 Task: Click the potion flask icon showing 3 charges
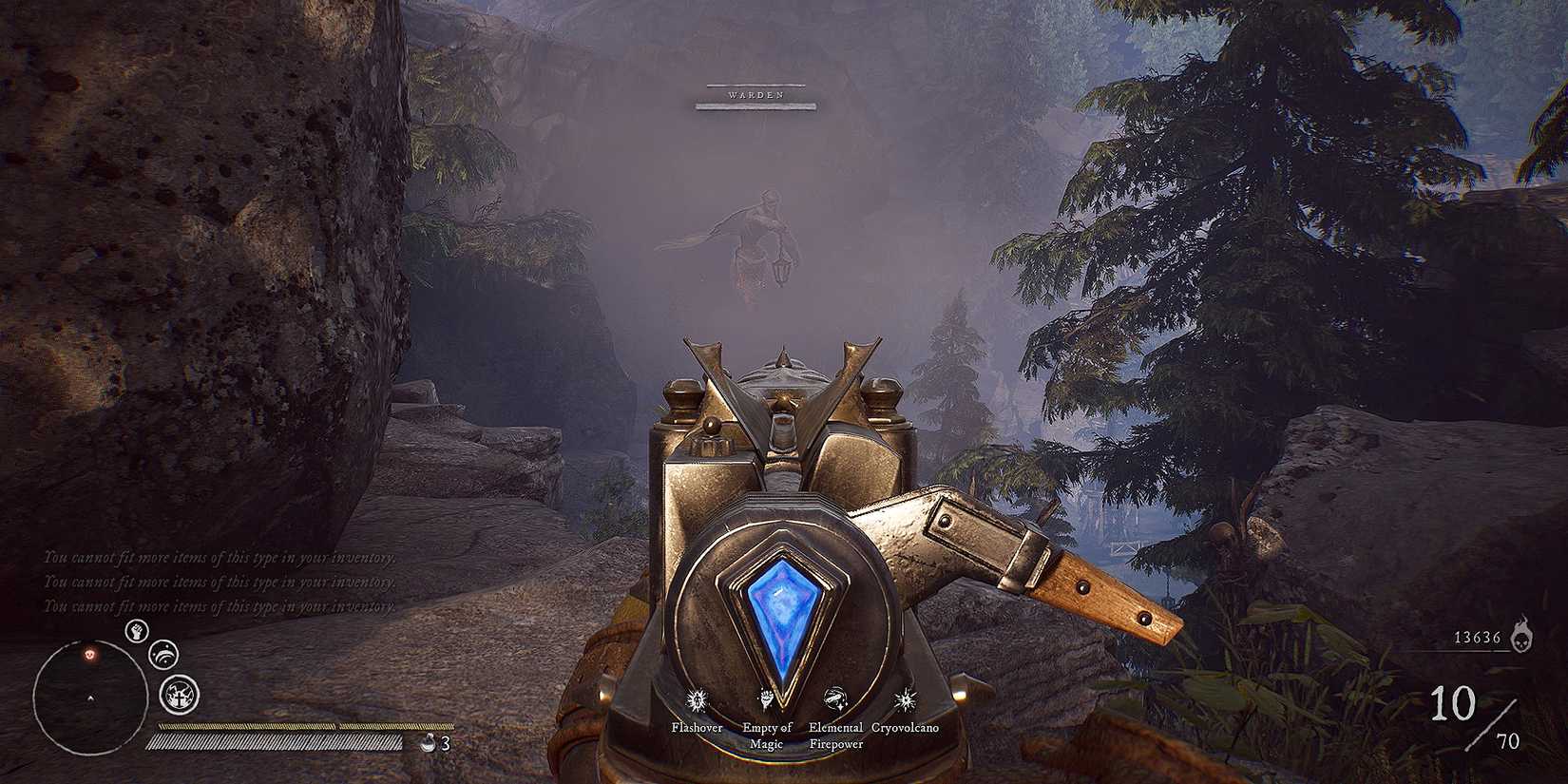pos(430,743)
